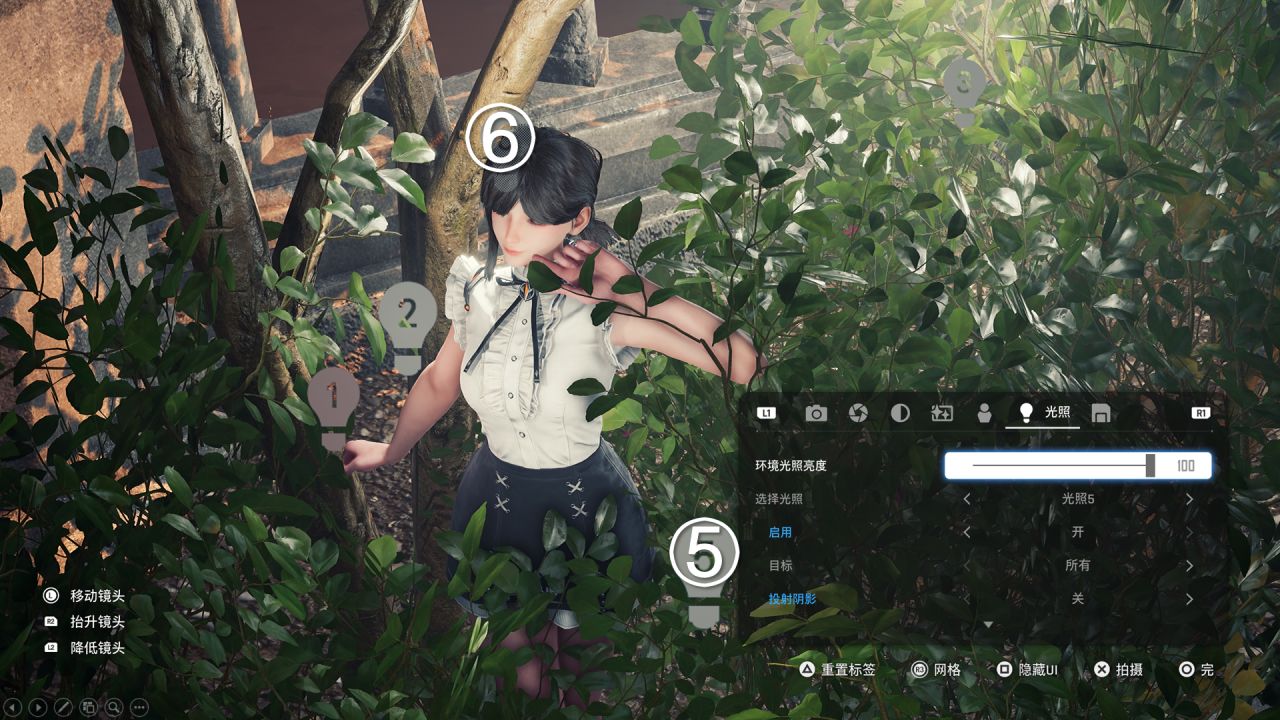Choose previous light with 选择光照 left arrow
Viewport: 1280px width, 720px height.
tap(967, 499)
